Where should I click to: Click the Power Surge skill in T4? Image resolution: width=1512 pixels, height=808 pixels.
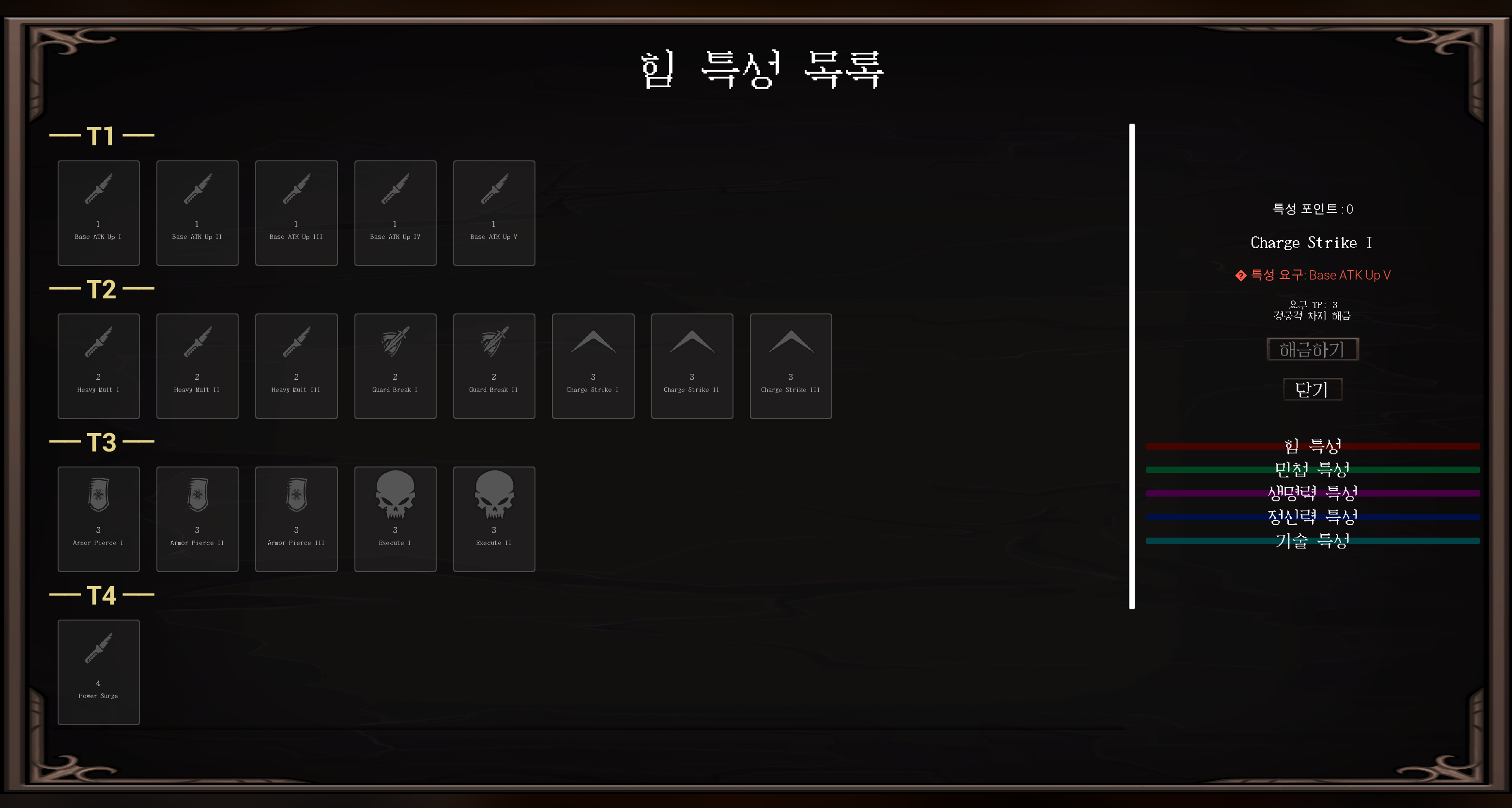coord(98,672)
